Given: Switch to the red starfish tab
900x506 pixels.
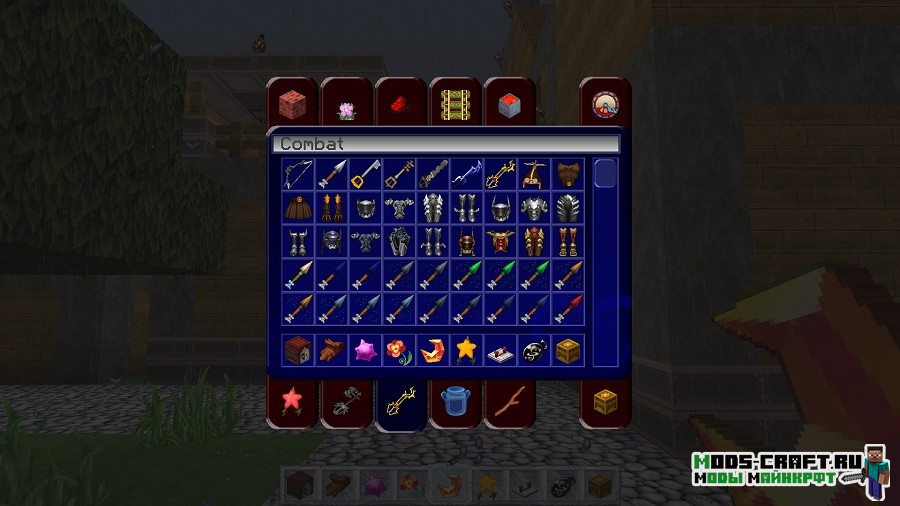Looking at the screenshot, I should tap(292, 402).
